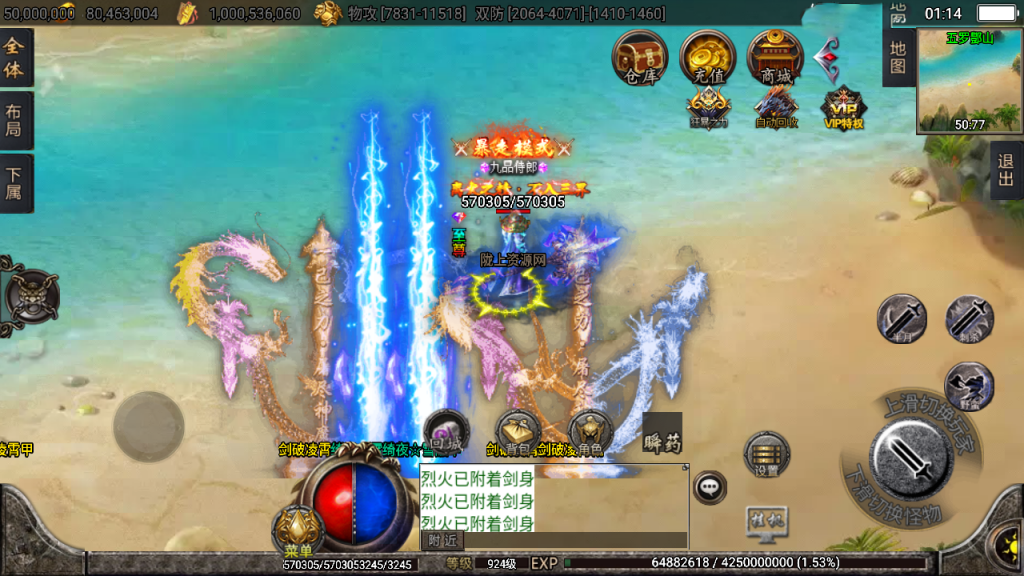Collapse the top icon row with the red gem arrow
Image resolution: width=1024 pixels, height=576 pixels.
click(827, 59)
